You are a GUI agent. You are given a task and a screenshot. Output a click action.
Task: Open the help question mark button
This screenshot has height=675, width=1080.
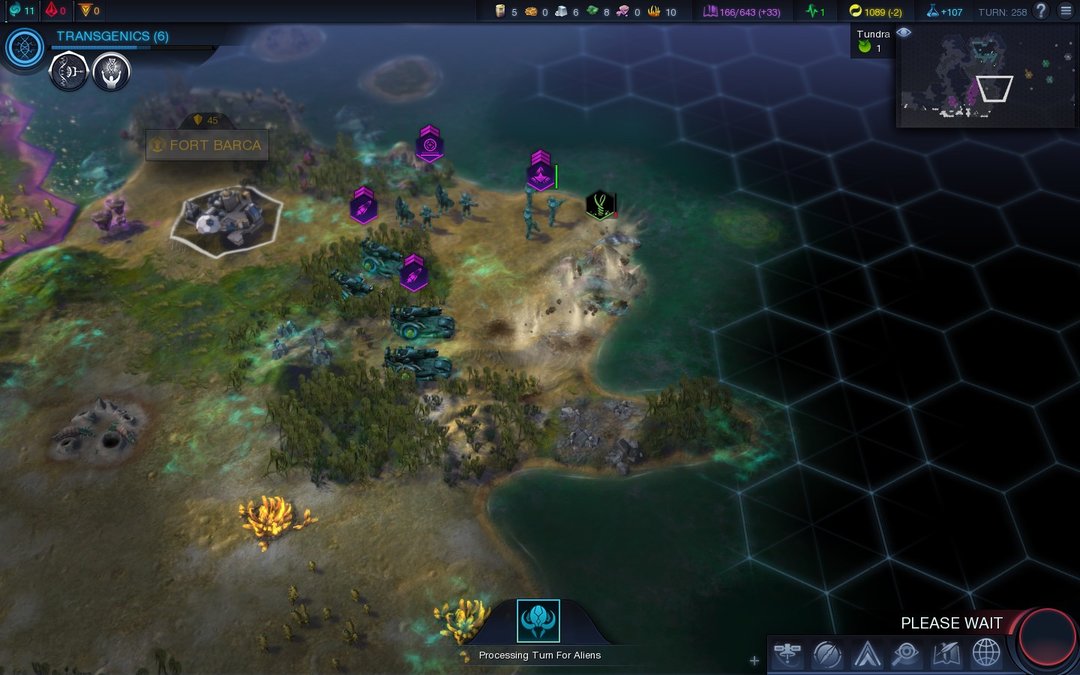click(1041, 11)
